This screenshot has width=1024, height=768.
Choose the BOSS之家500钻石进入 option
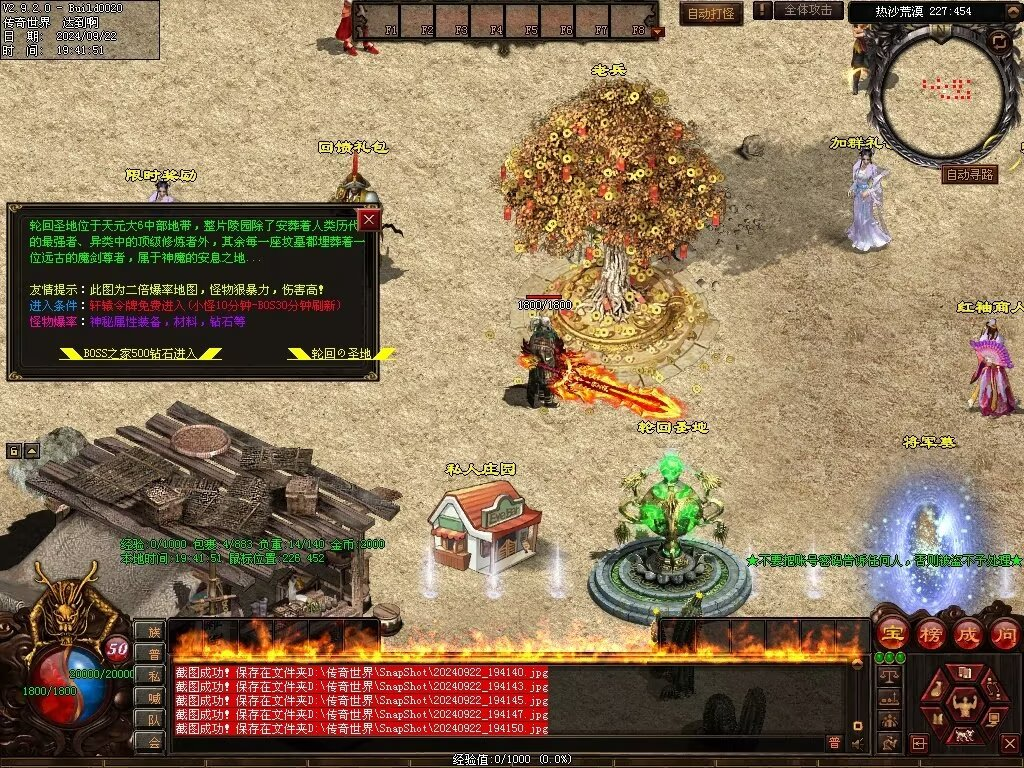tap(140, 353)
